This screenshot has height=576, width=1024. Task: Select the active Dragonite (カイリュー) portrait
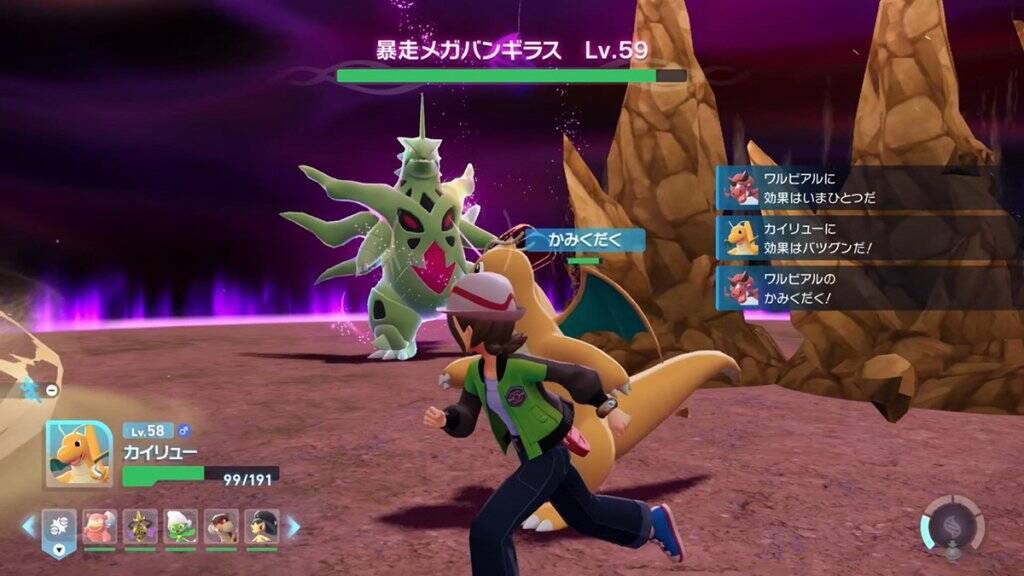[x=79, y=452]
